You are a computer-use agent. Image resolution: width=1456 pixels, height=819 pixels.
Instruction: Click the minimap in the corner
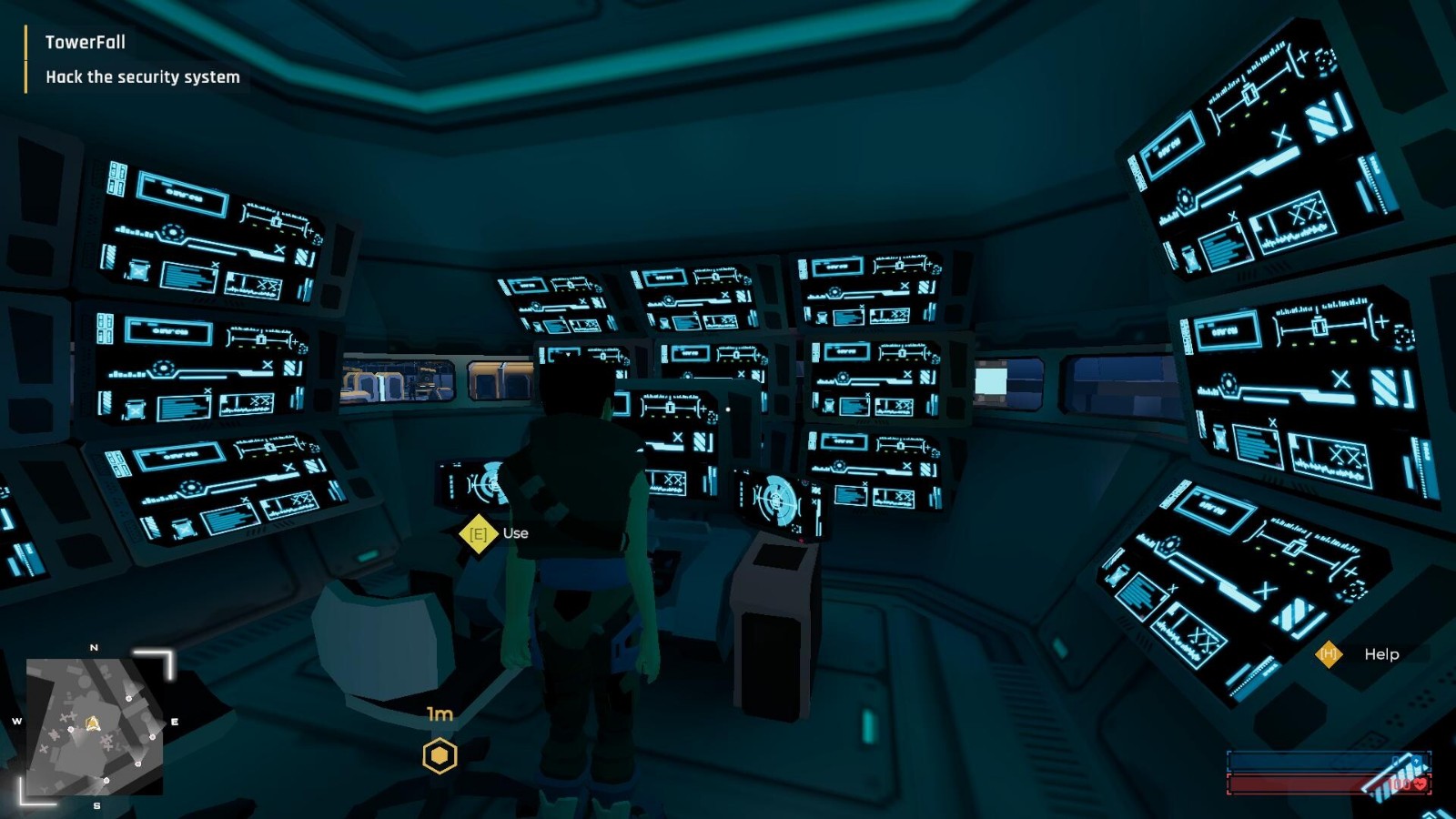(x=95, y=726)
